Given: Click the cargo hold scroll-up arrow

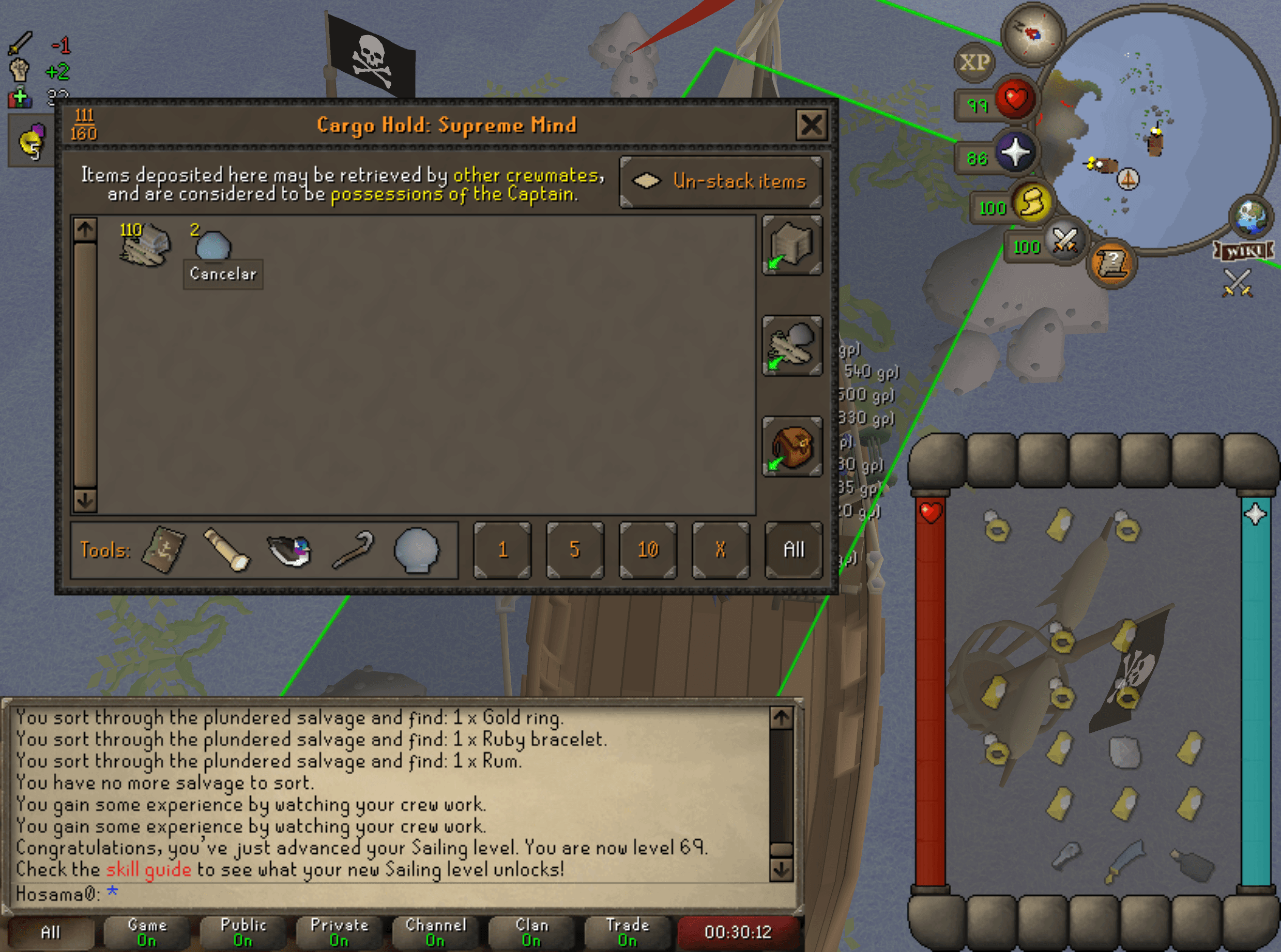Looking at the screenshot, I should click(x=85, y=229).
